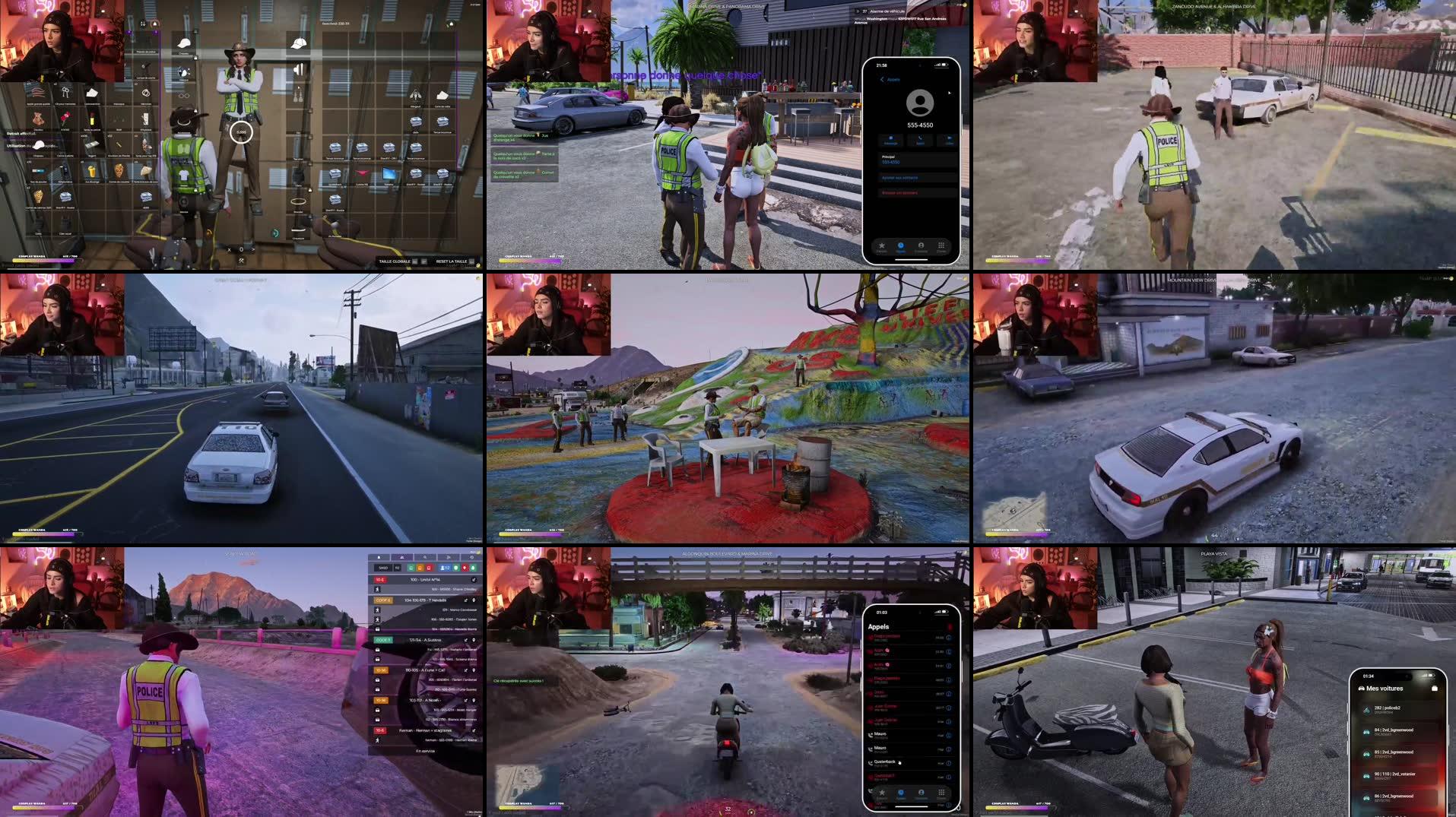Screen dimensions: 1456x817
Task: Tap the back chevron to return to Appels list
Action: tap(882, 79)
